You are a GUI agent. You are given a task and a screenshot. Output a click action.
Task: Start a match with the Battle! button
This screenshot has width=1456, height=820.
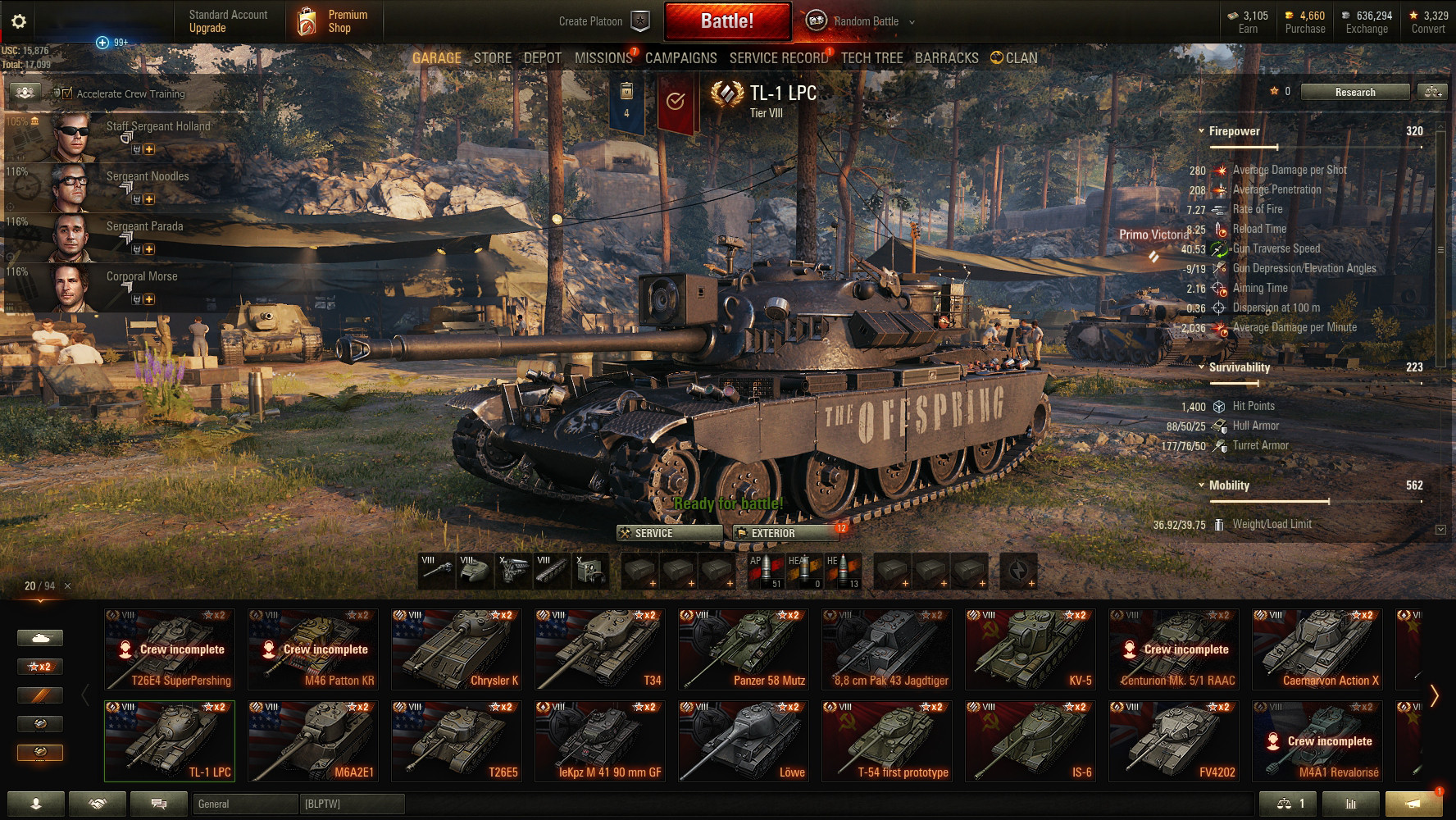[x=727, y=21]
